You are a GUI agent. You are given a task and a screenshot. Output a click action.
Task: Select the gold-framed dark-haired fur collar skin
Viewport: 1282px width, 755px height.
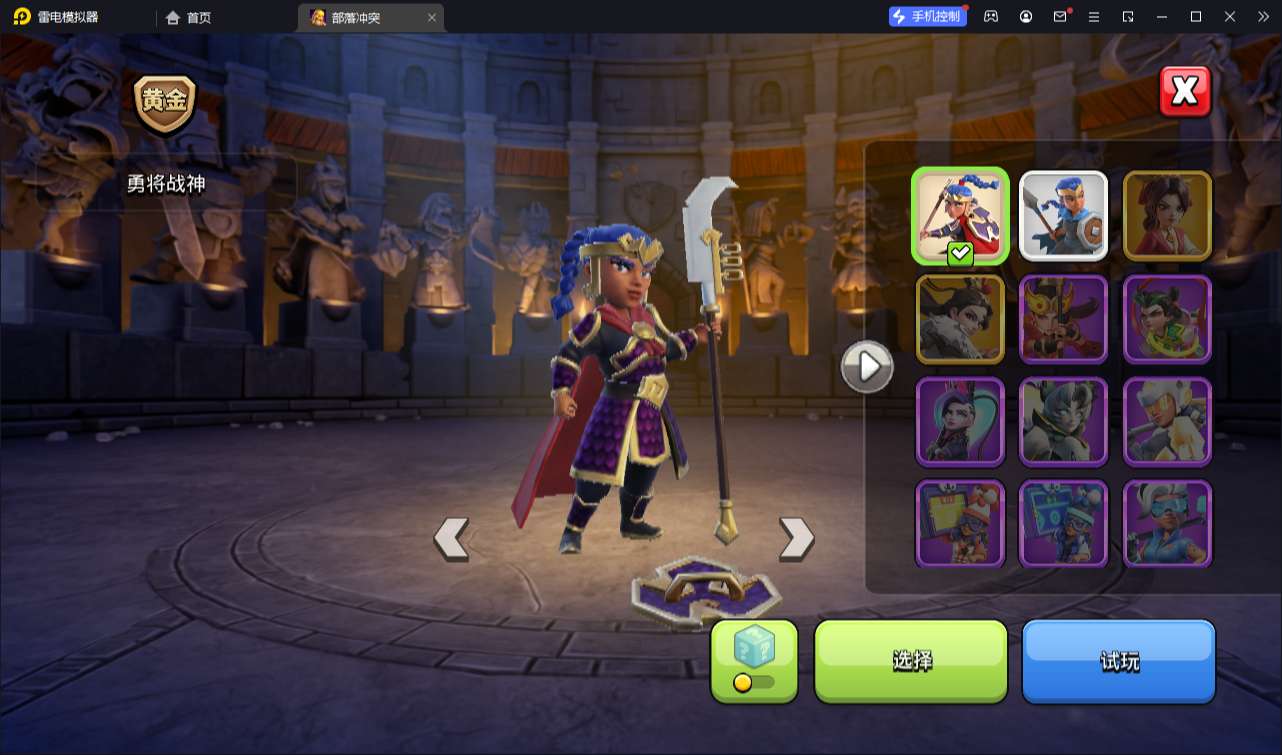click(960, 319)
